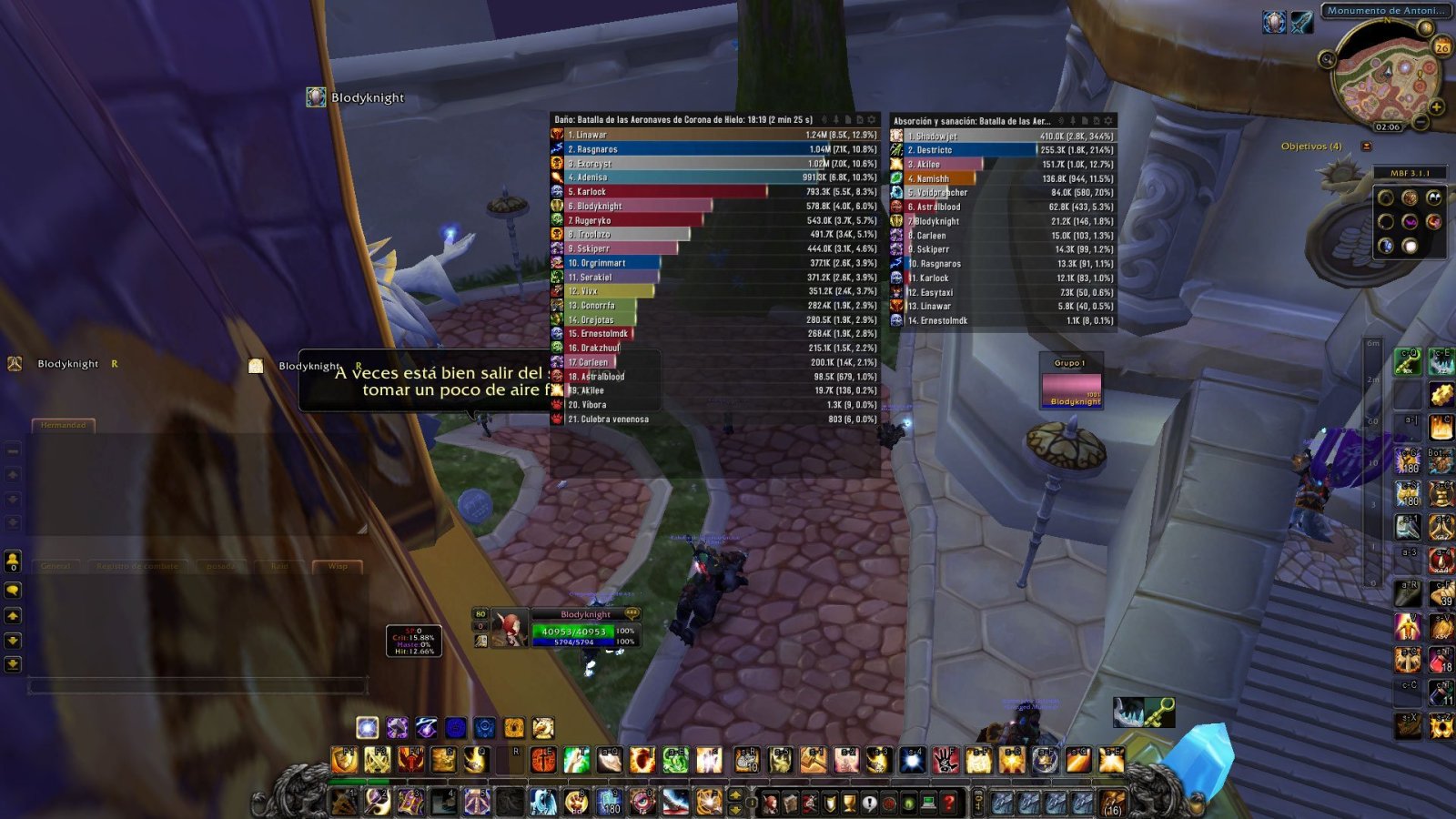Image resolution: width=1456 pixels, height=819 pixels.
Task: Switch to the Wisp chat tab
Action: [x=338, y=566]
